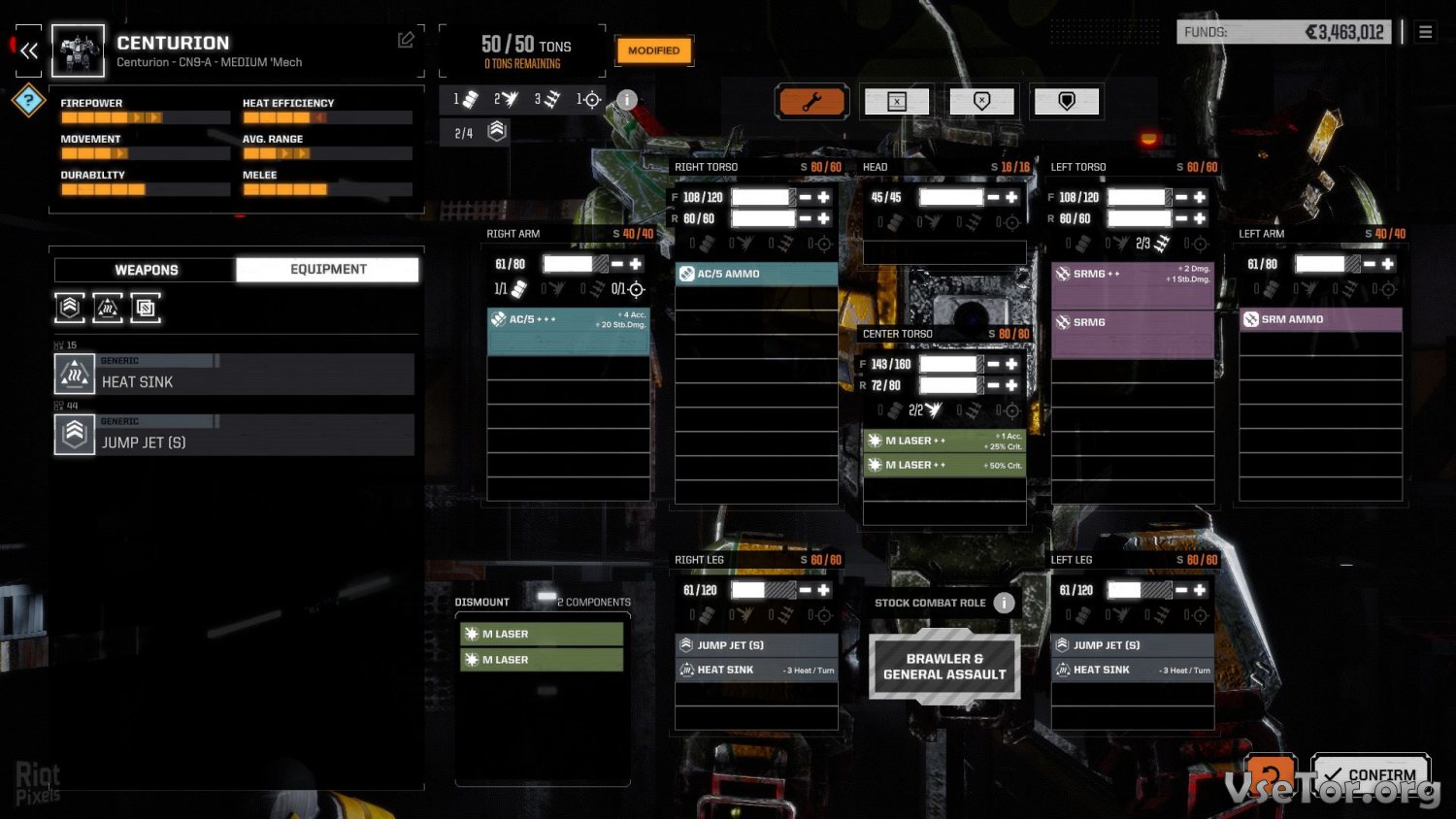Image resolution: width=1456 pixels, height=819 pixels.
Task: Edit the Centurion mech name
Action: (406, 40)
